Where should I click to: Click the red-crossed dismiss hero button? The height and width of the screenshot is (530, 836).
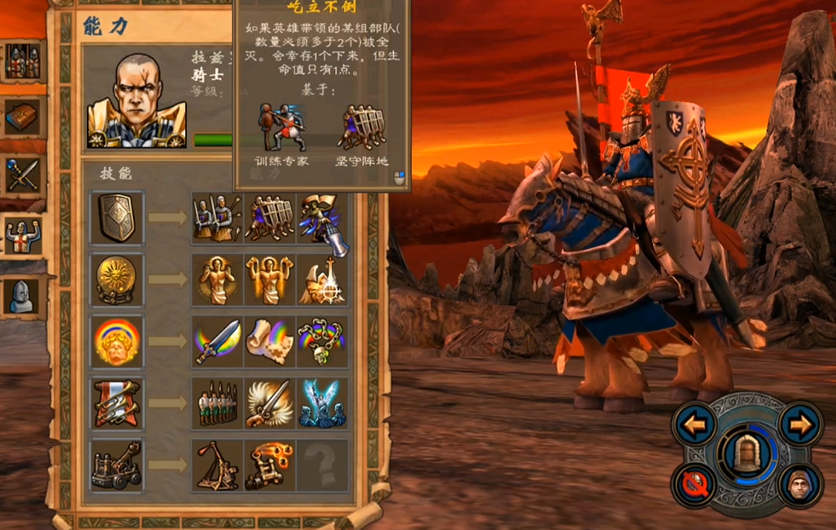(694, 485)
